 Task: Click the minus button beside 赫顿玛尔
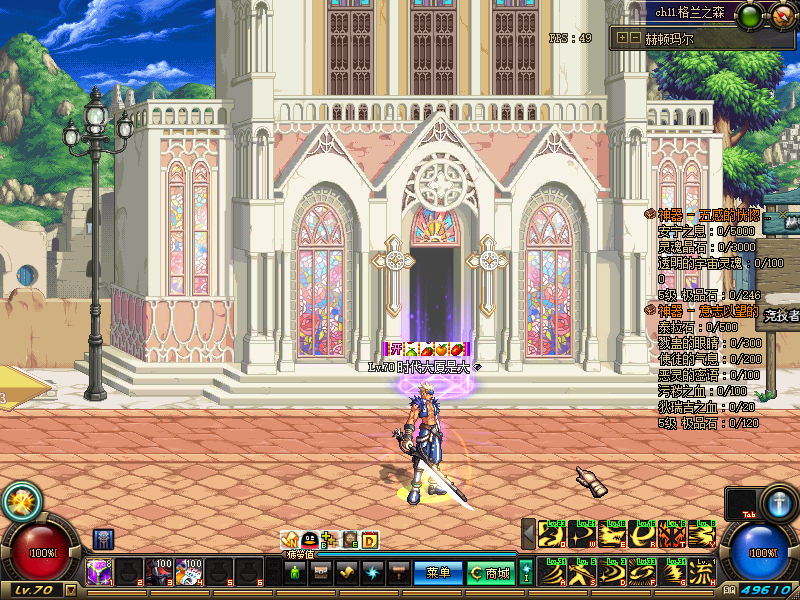[635, 38]
